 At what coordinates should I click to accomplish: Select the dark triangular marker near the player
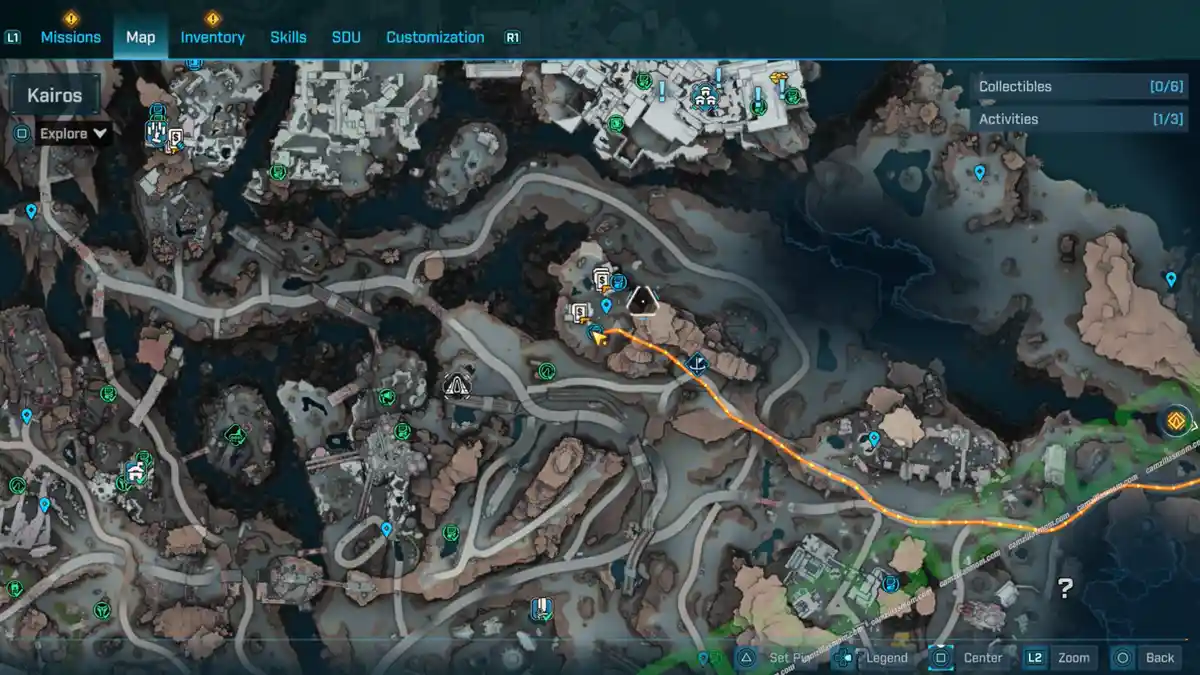pyautogui.click(x=641, y=300)
